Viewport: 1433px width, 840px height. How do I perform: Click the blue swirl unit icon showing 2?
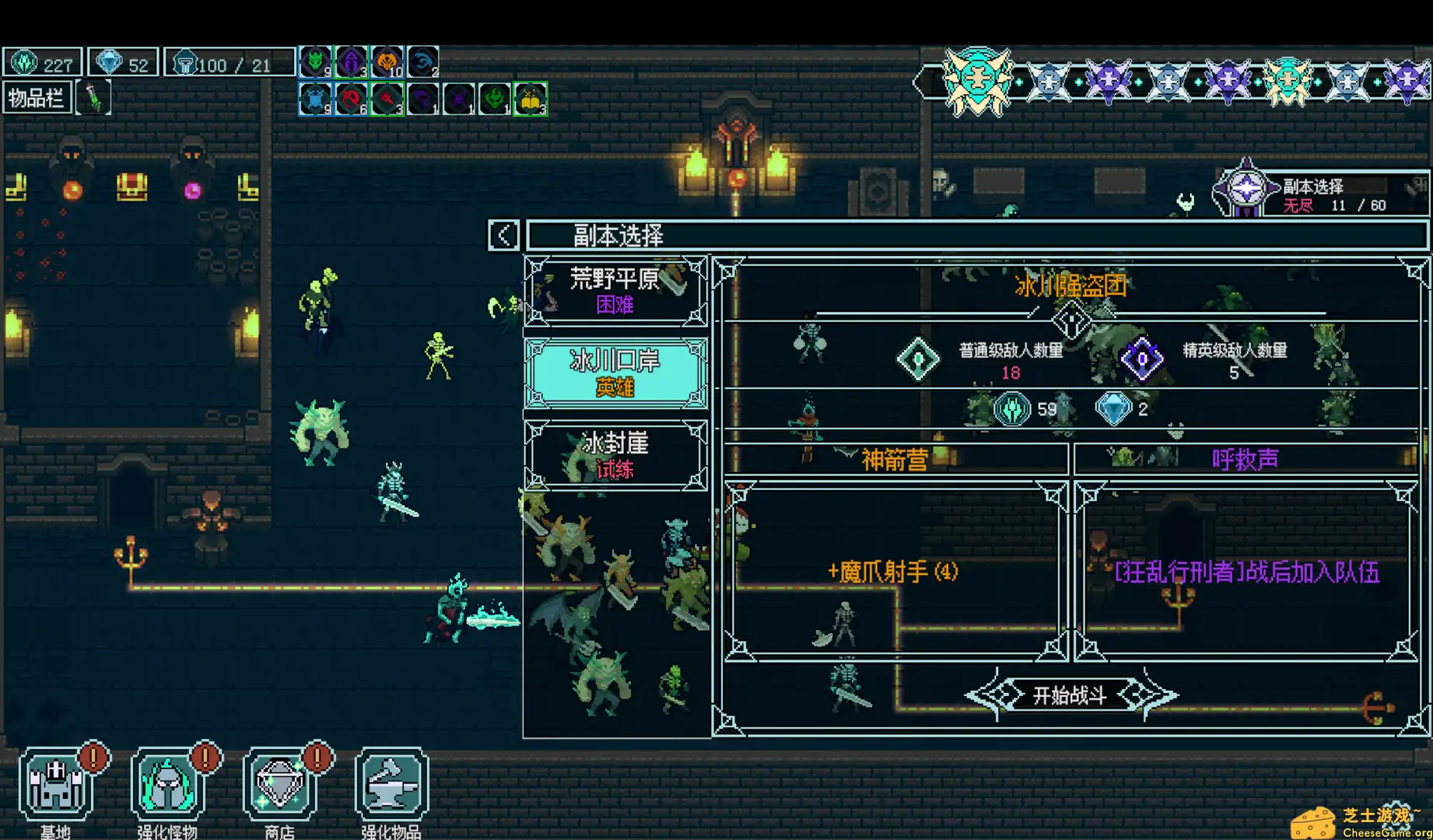click(422, 61)
